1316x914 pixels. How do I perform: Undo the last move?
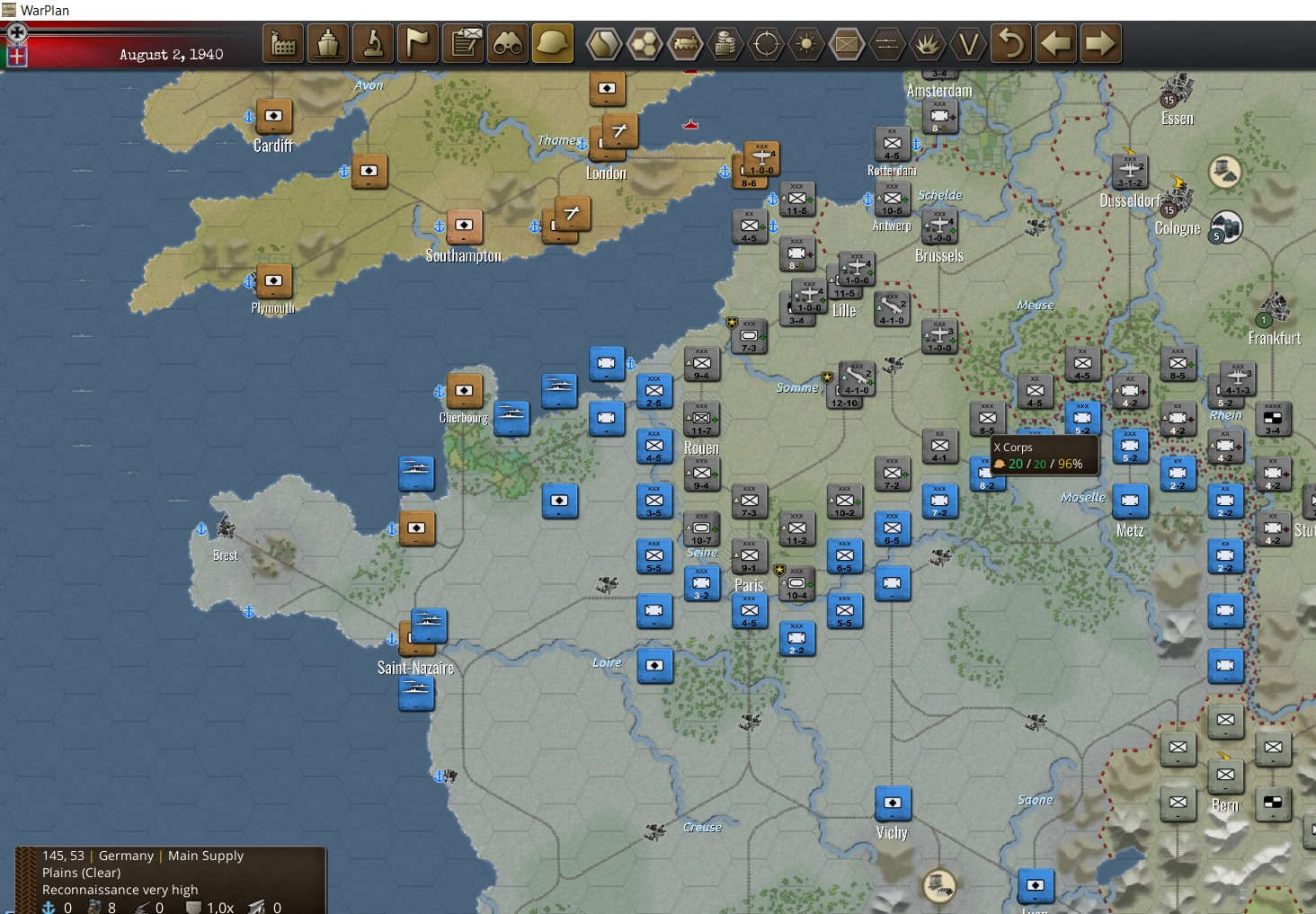(1012, 43)
